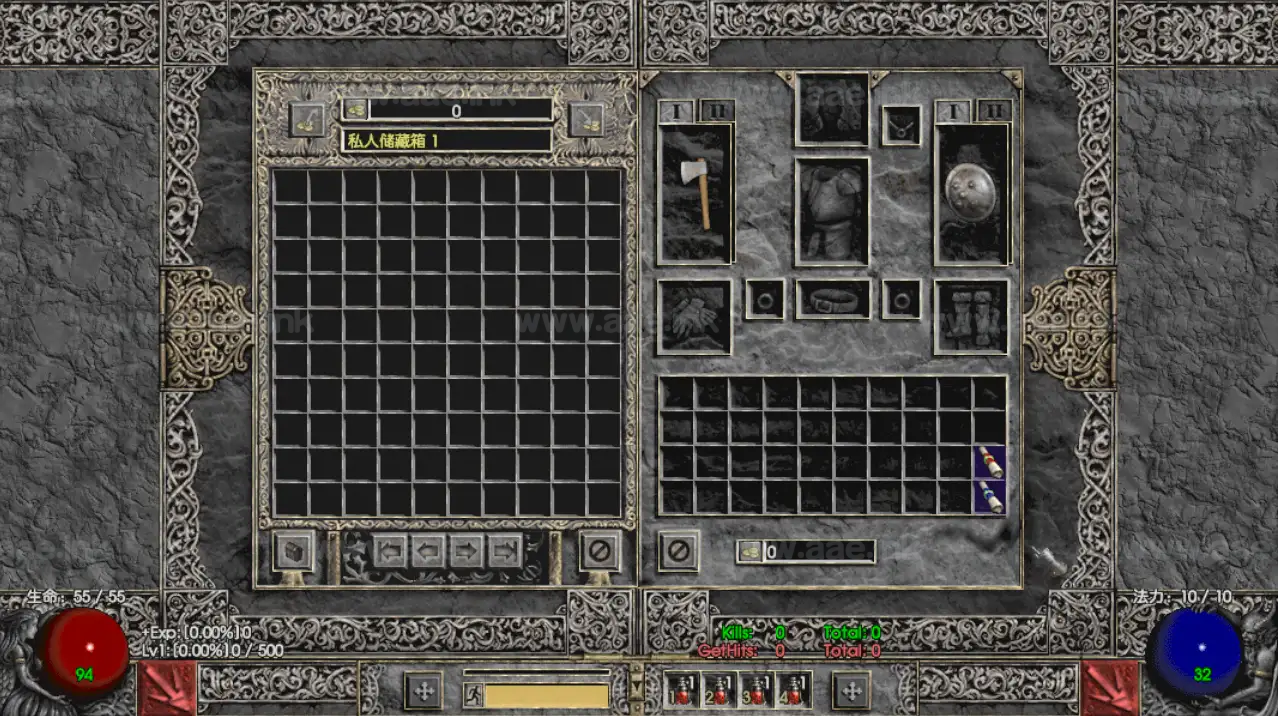Click the withdraw gold button beside the stash gold field
This screenshot has width=1278, height=716.
pyautogui.click(x=306, y=119)
